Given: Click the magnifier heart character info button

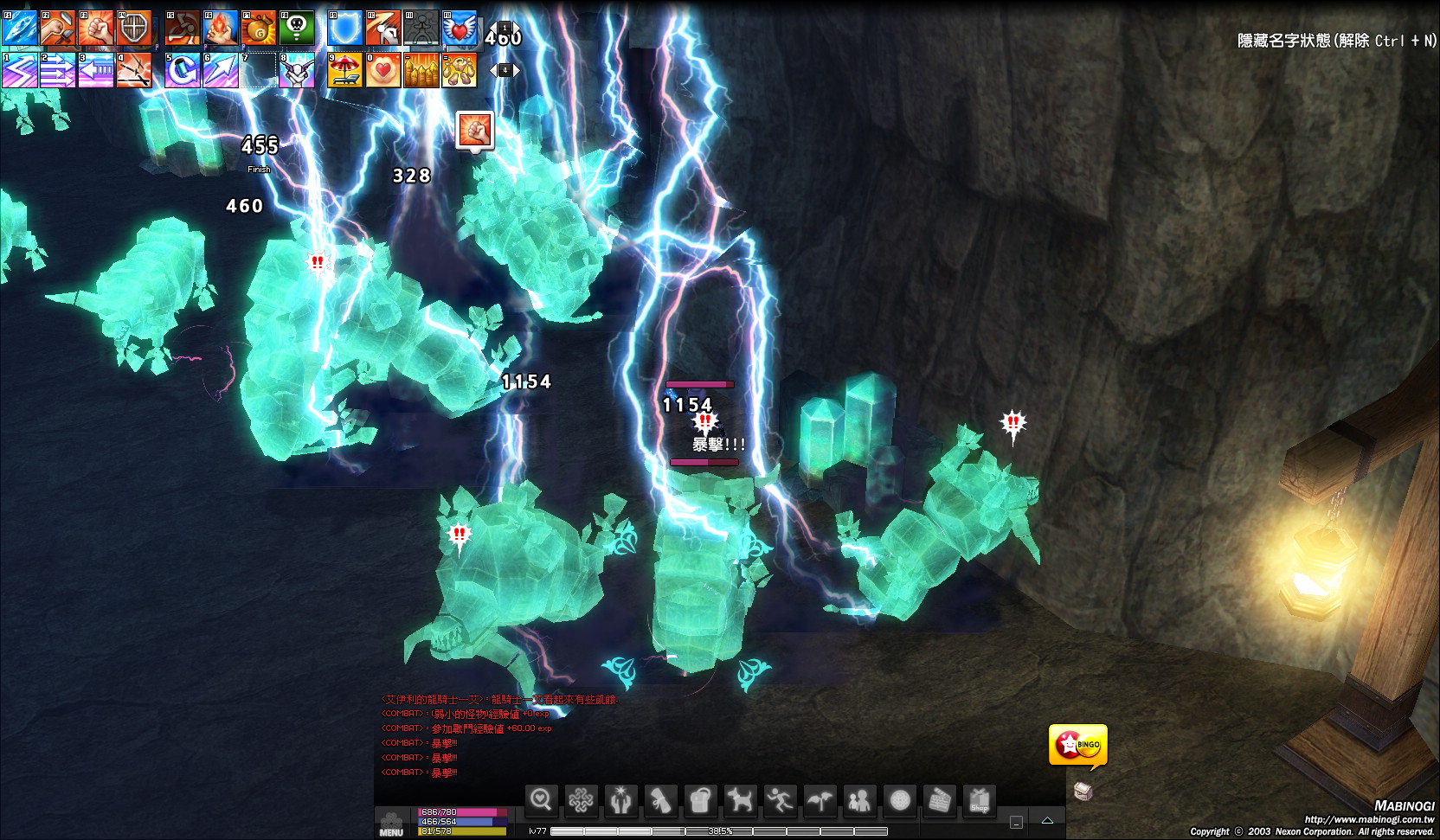Looking at the screenshot, I should (x=542, y=800).
